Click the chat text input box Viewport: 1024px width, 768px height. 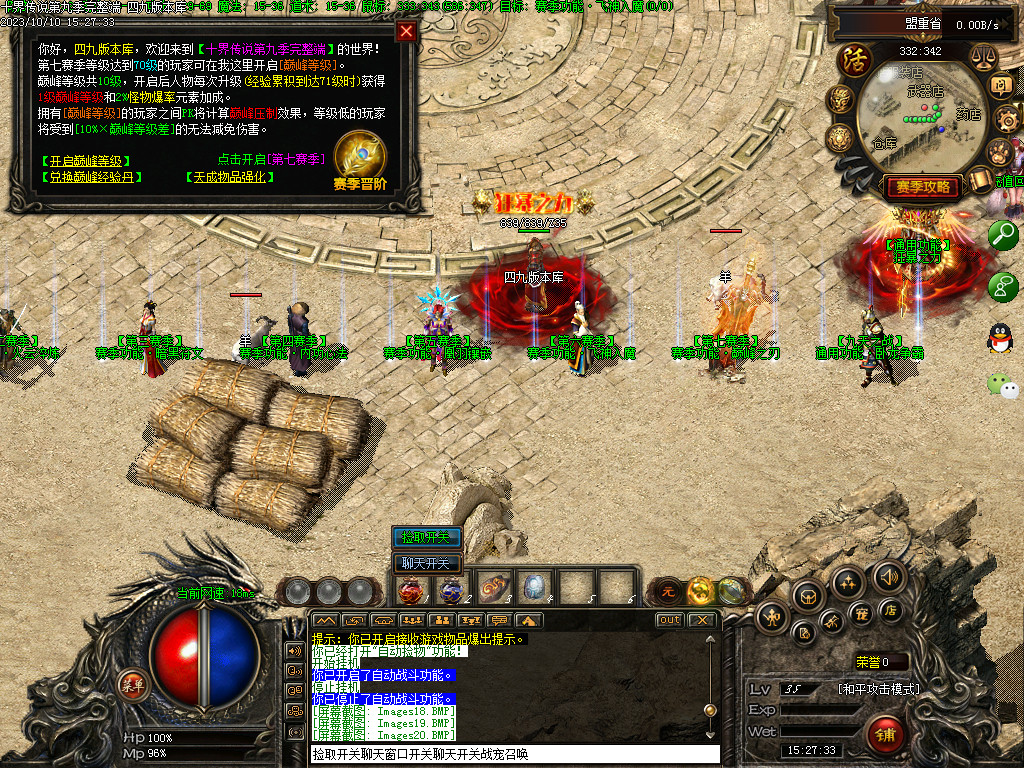tap(514, 754)
